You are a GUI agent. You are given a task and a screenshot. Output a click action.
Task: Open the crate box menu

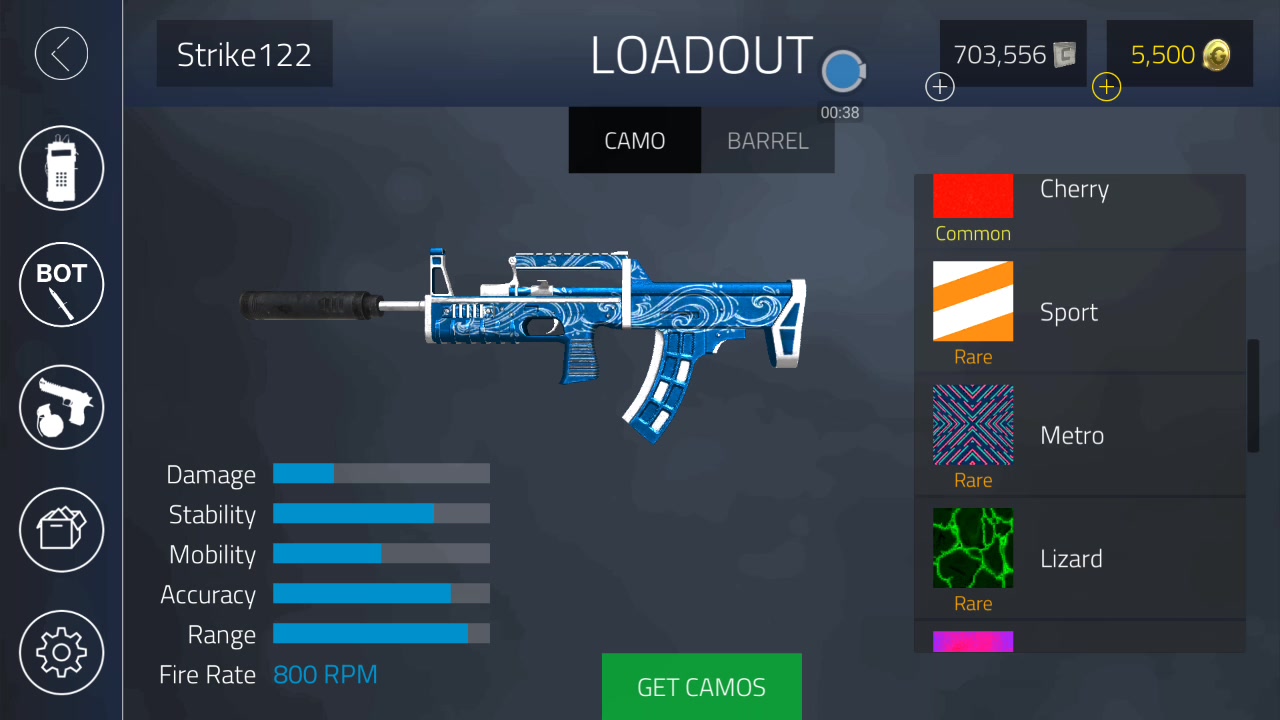pos(61,529)
